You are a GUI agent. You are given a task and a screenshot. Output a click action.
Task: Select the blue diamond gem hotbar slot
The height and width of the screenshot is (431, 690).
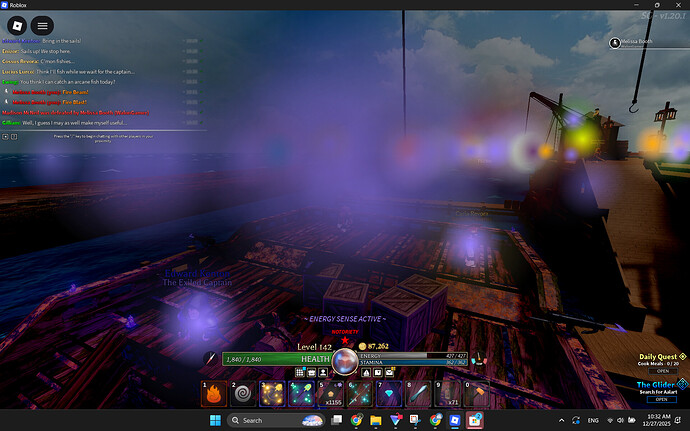(x=389, y=395)
